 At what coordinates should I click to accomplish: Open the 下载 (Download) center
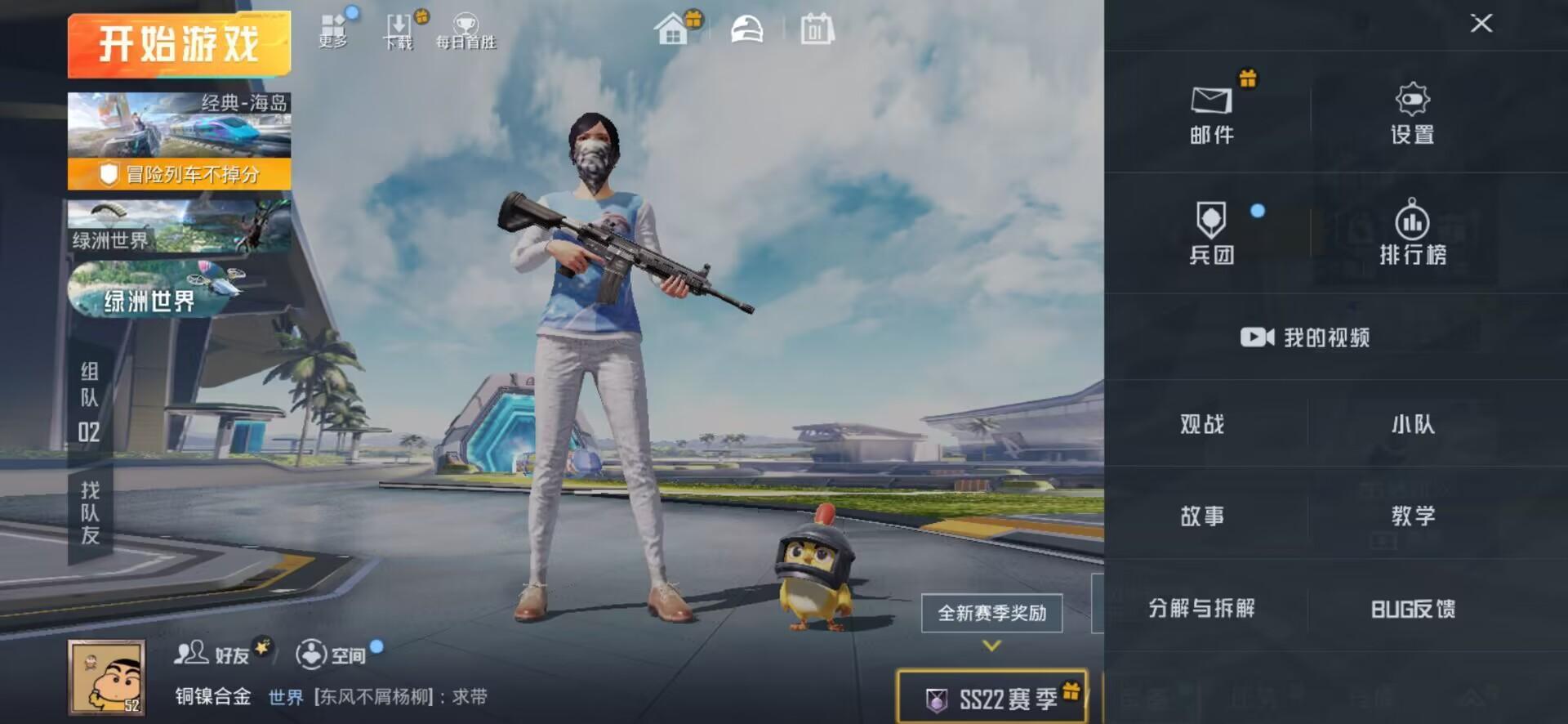pos(398,29)
